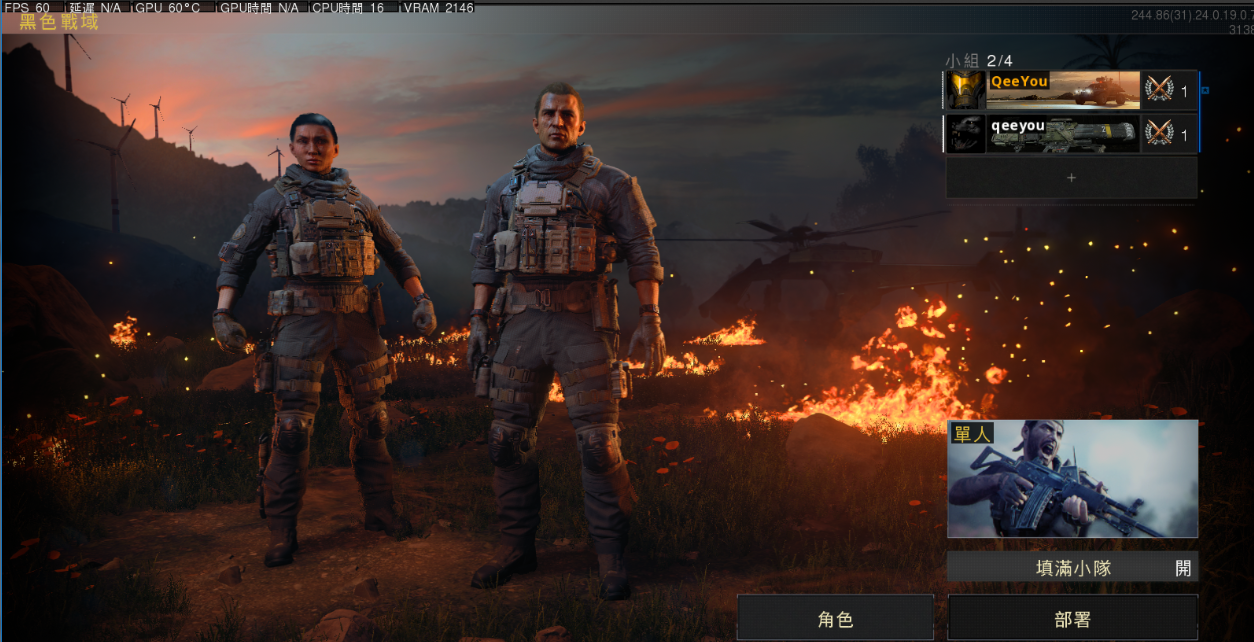Select the 單人 solo mode thumbnail
The image size is (1254, 642).
point(1072,479)
